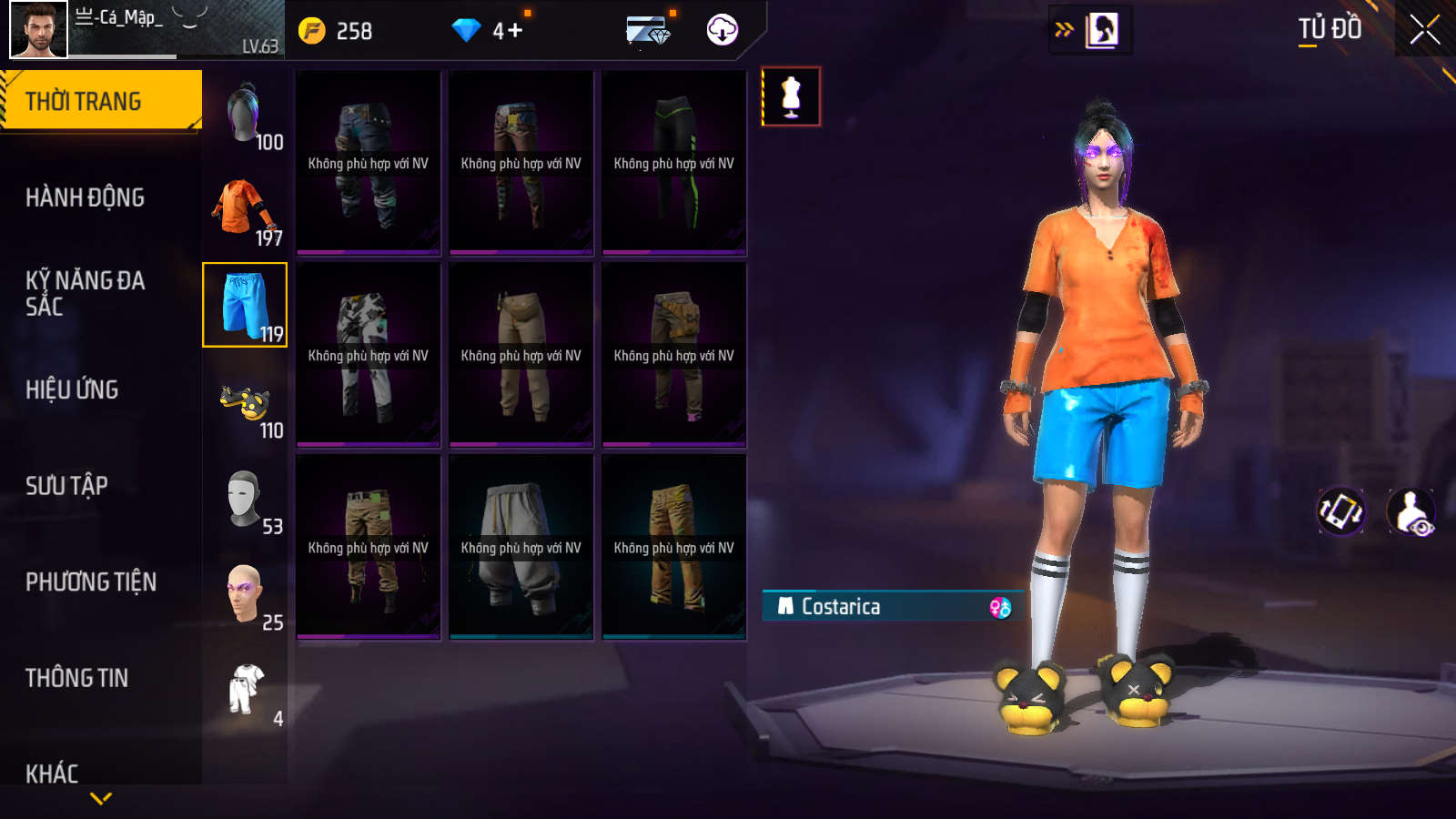Open KỸ NĂNG ĐA SẮC section
The width and height of the screenshot is (1456, 819).
tap(85, 293)
